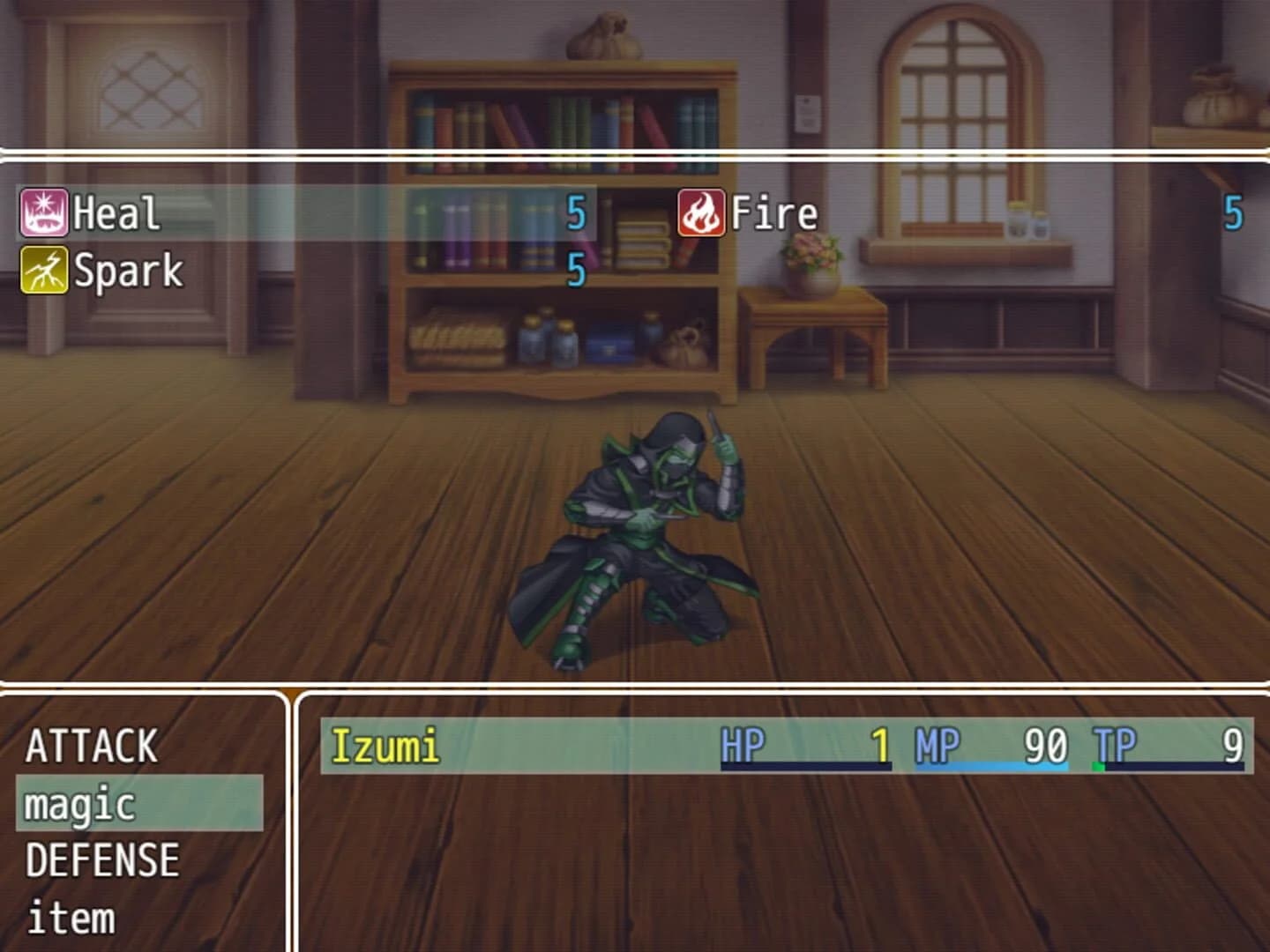Click the HP value showing 1
Viewport: 1270px width, 952px height.
(x=879, y=745)
